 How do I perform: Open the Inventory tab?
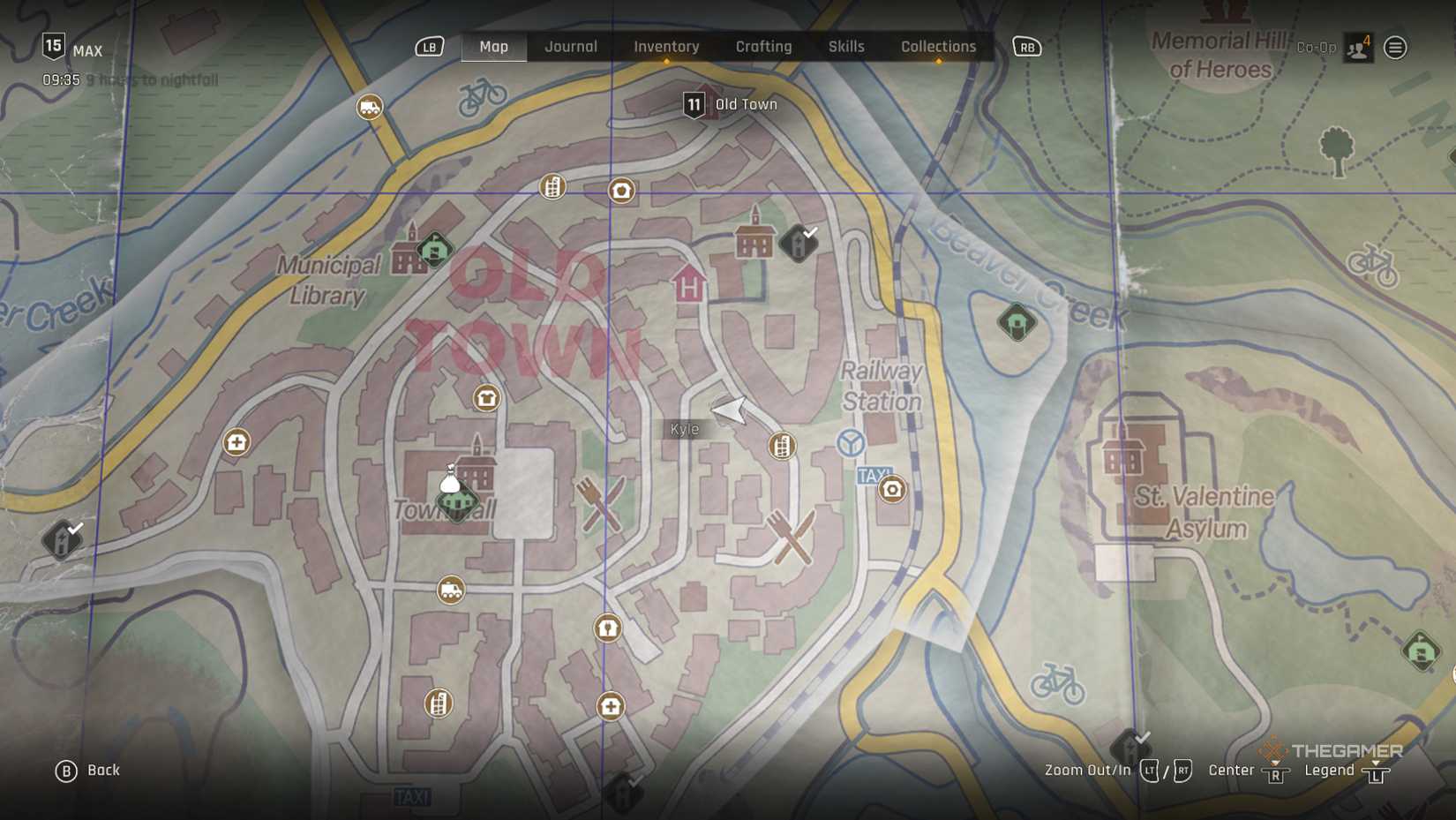[x=666, y=47]
